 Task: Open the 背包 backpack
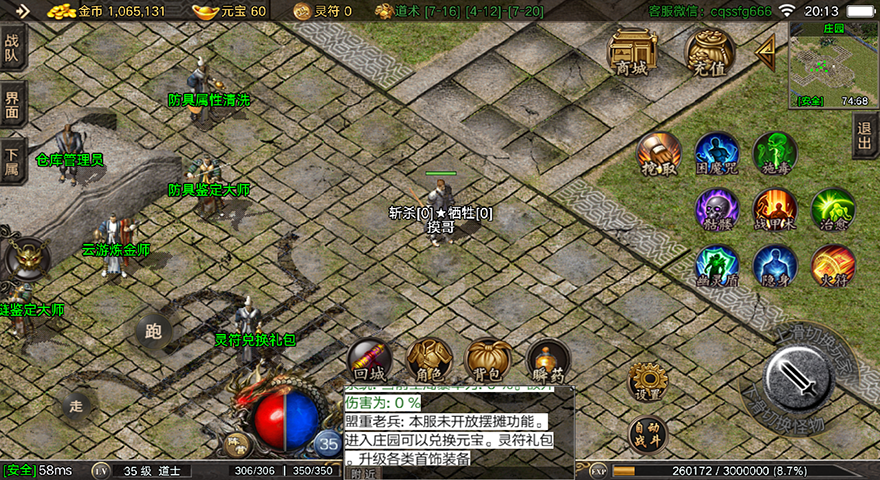click(x=489, y=360)
